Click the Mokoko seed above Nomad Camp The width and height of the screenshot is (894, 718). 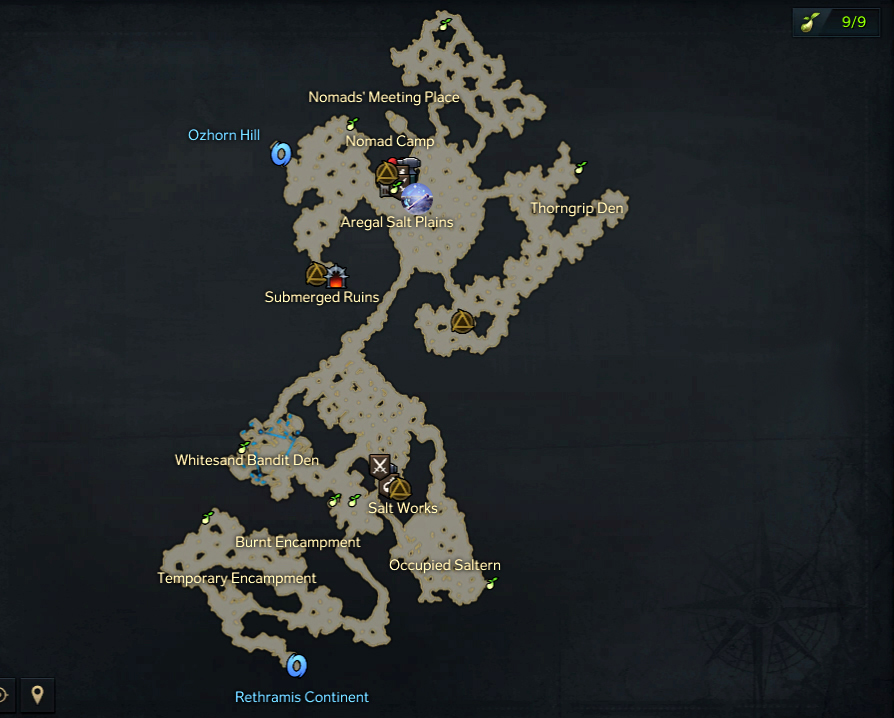(x=351, y=123)
